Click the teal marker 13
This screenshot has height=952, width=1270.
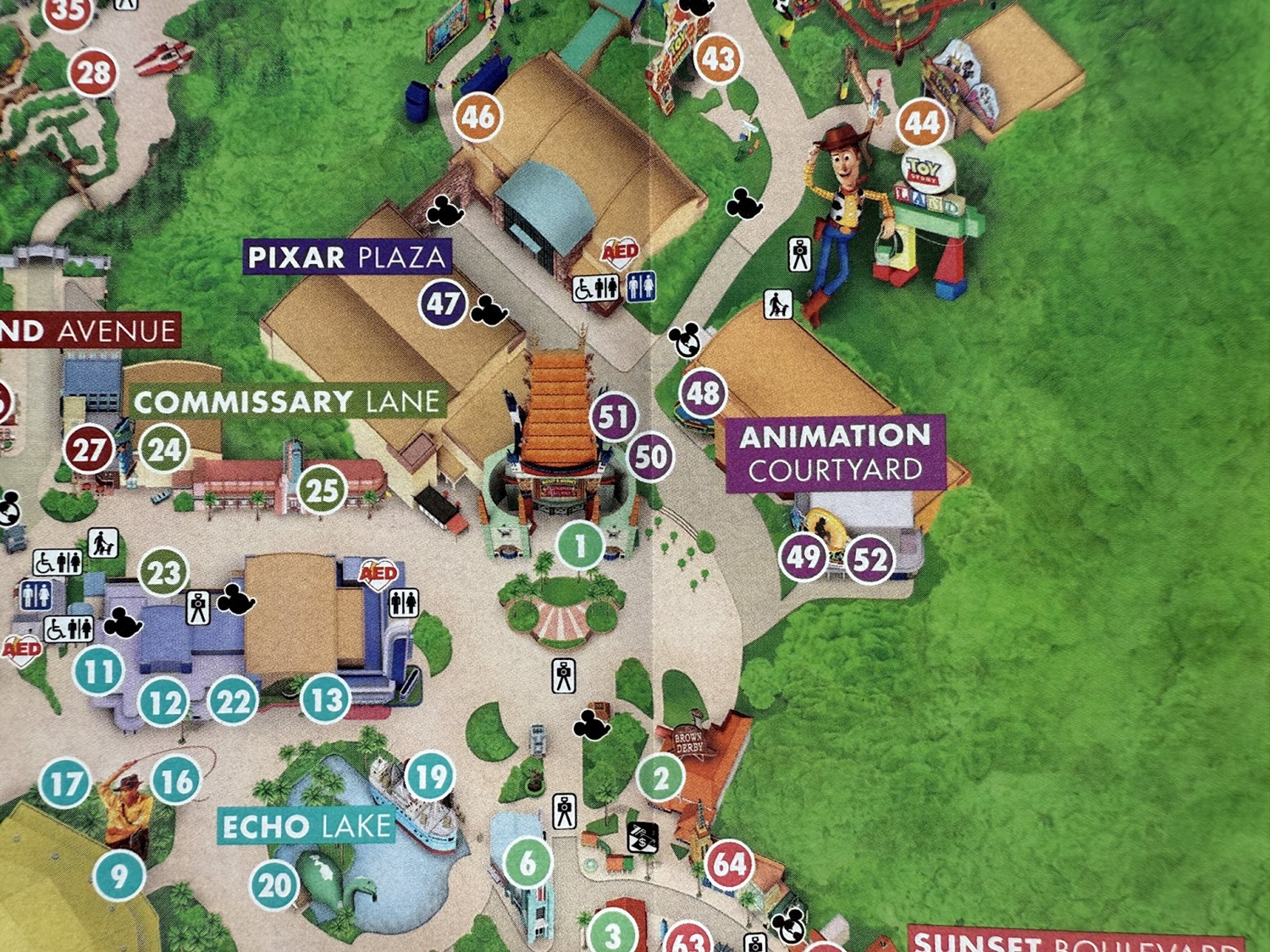326,699
